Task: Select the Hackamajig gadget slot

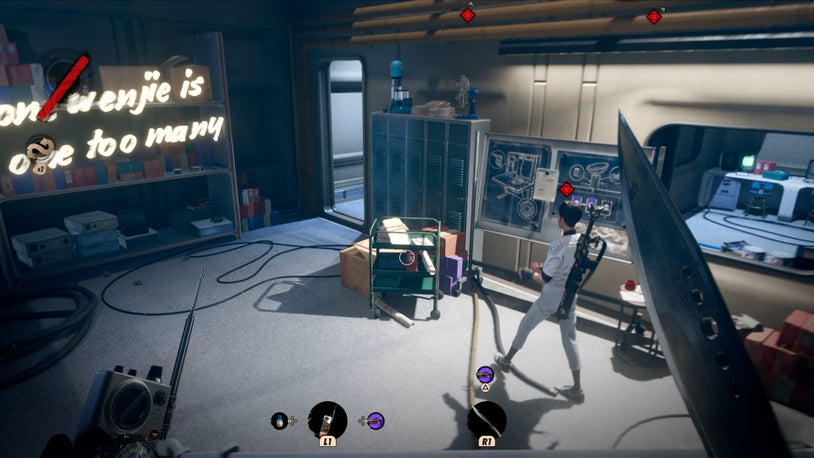Action: coord(327,420)
